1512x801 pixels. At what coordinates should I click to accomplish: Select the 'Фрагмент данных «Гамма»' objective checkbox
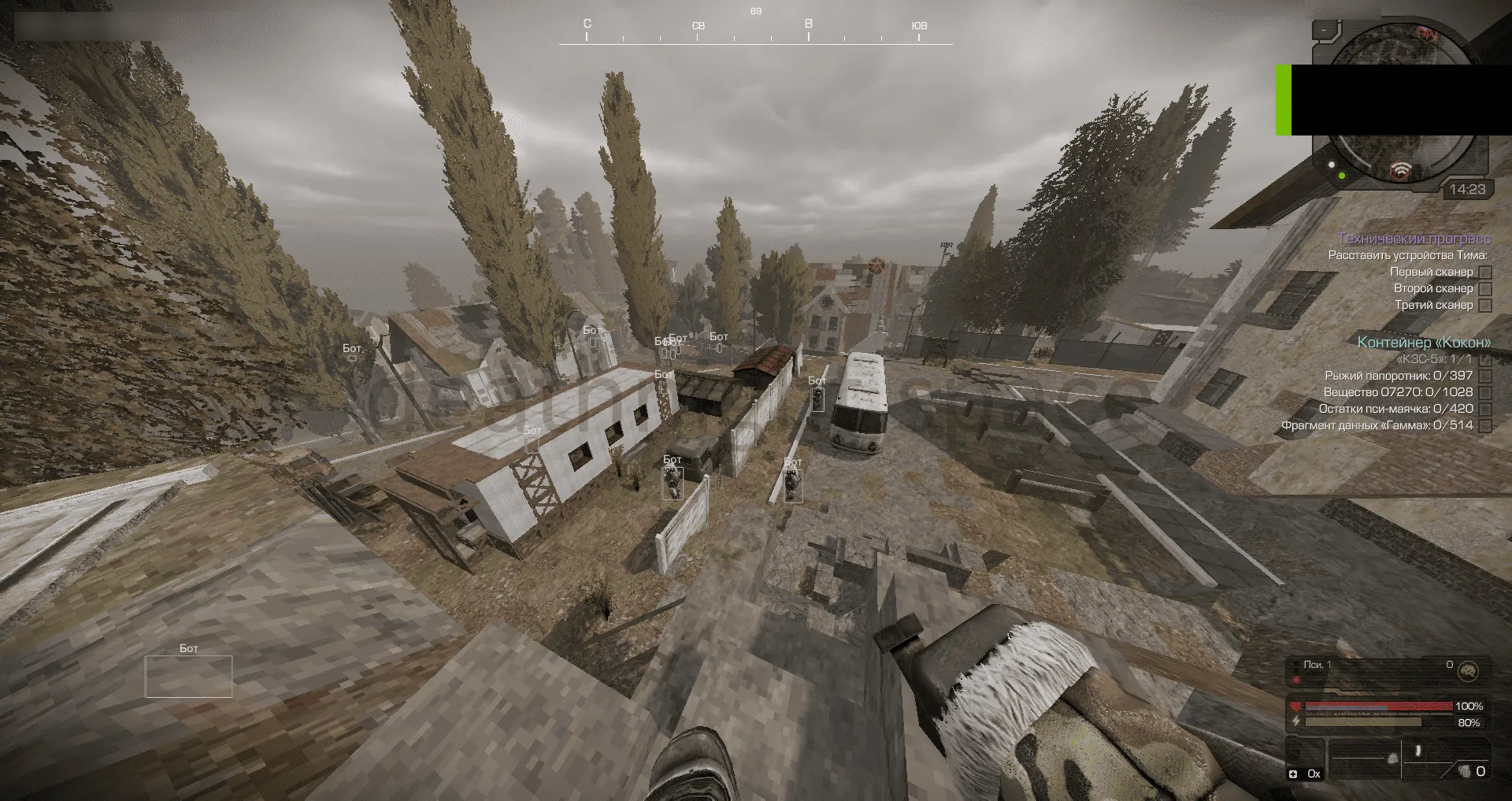point(1485,425)
